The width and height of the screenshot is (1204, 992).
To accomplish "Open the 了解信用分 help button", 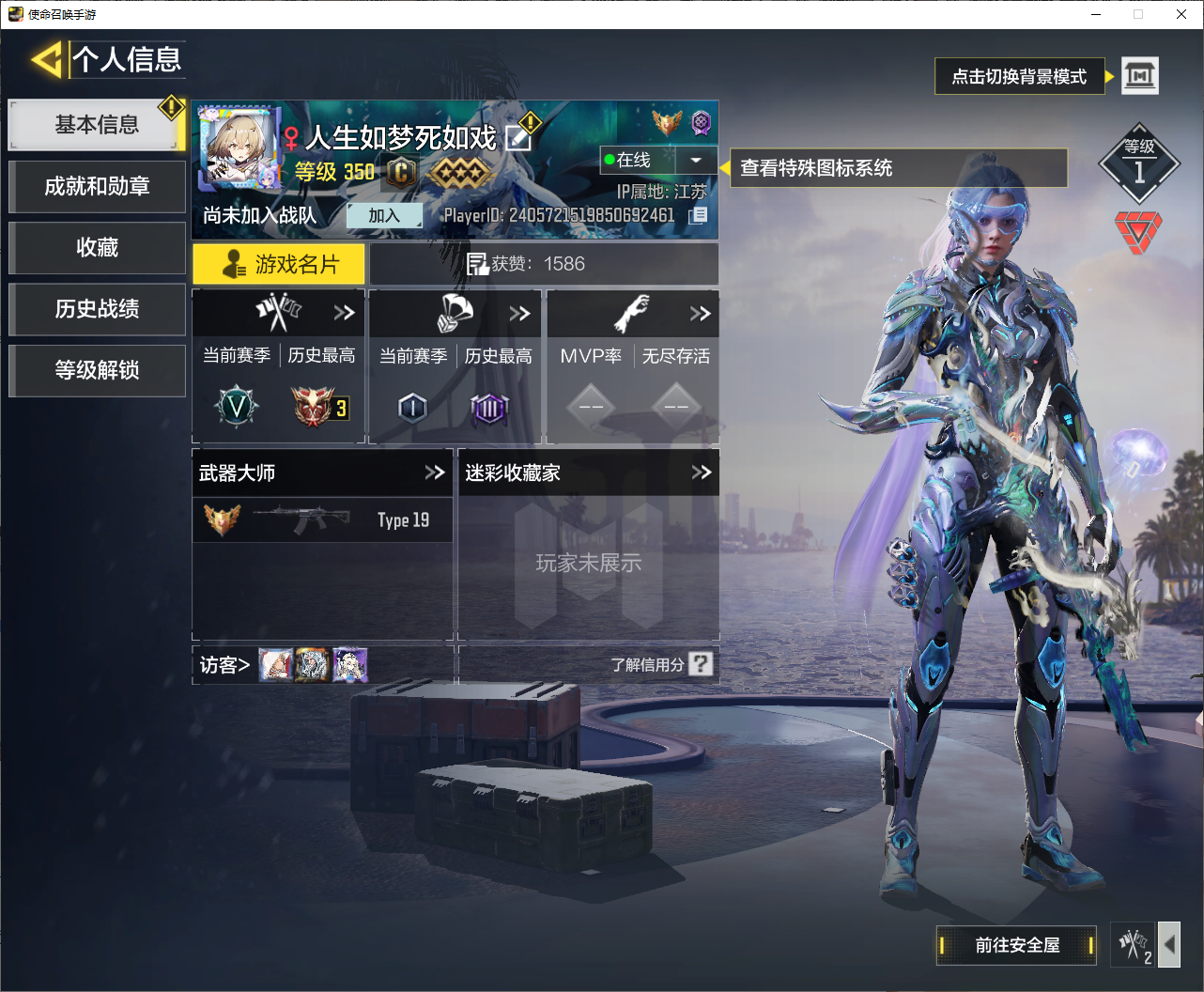I will 701,664.
